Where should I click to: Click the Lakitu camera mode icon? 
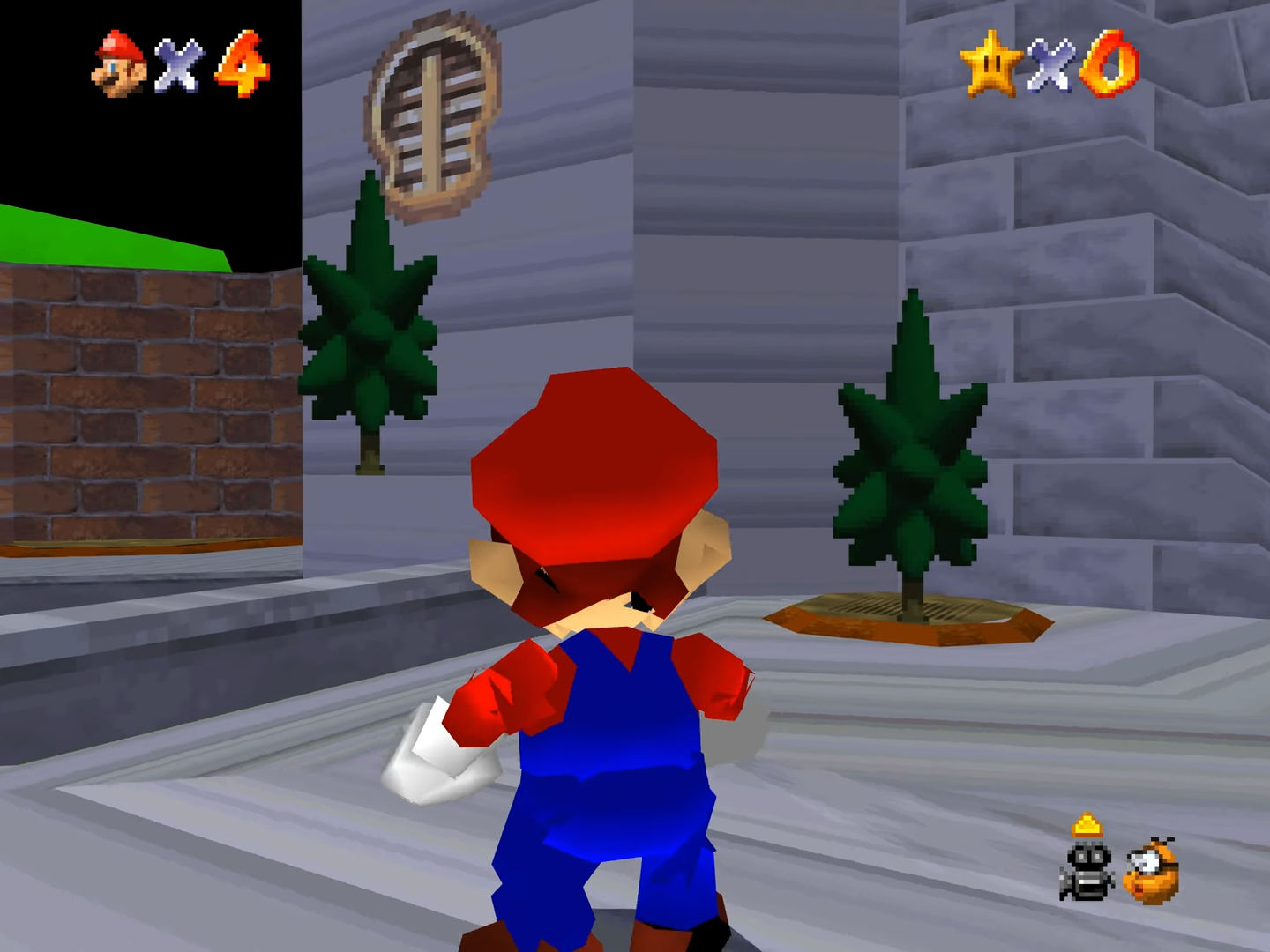(1152, 871)
